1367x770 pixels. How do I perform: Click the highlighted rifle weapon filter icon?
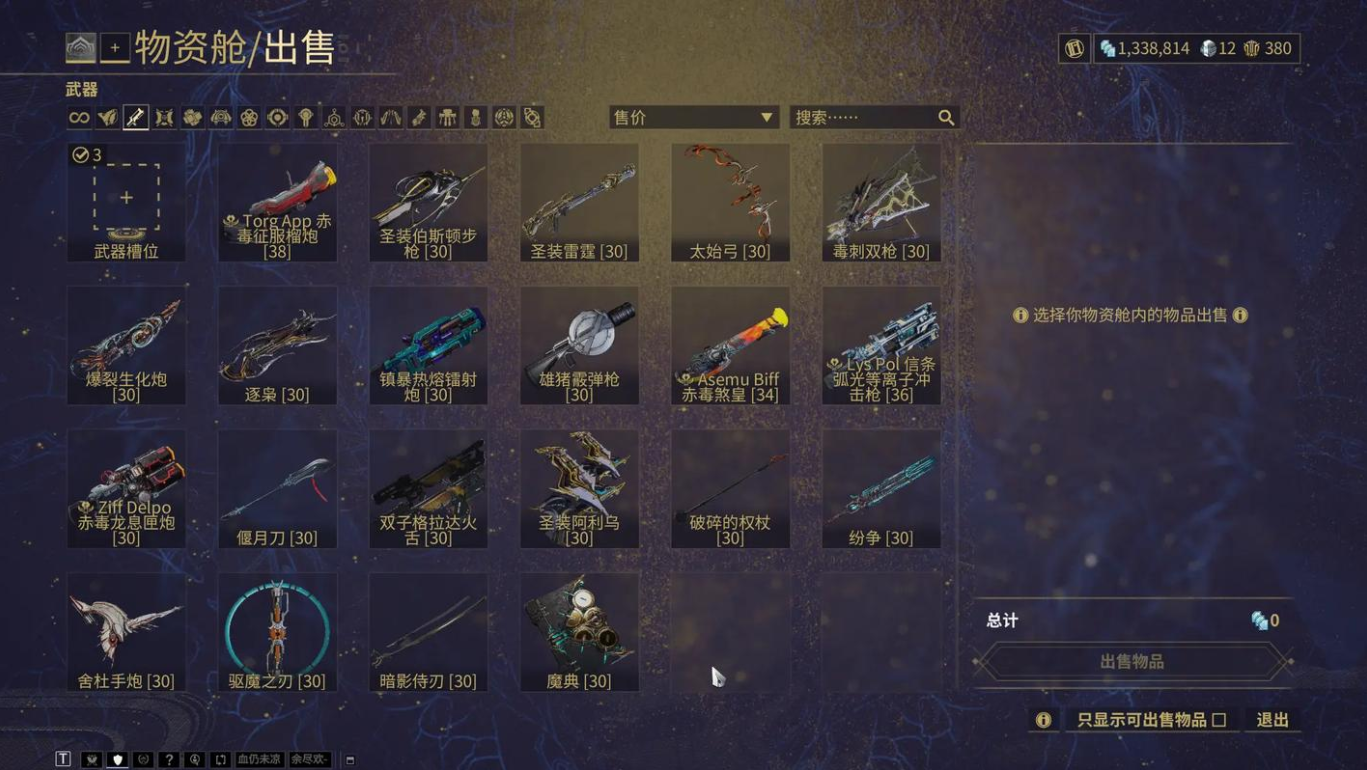tap(136, 117)
